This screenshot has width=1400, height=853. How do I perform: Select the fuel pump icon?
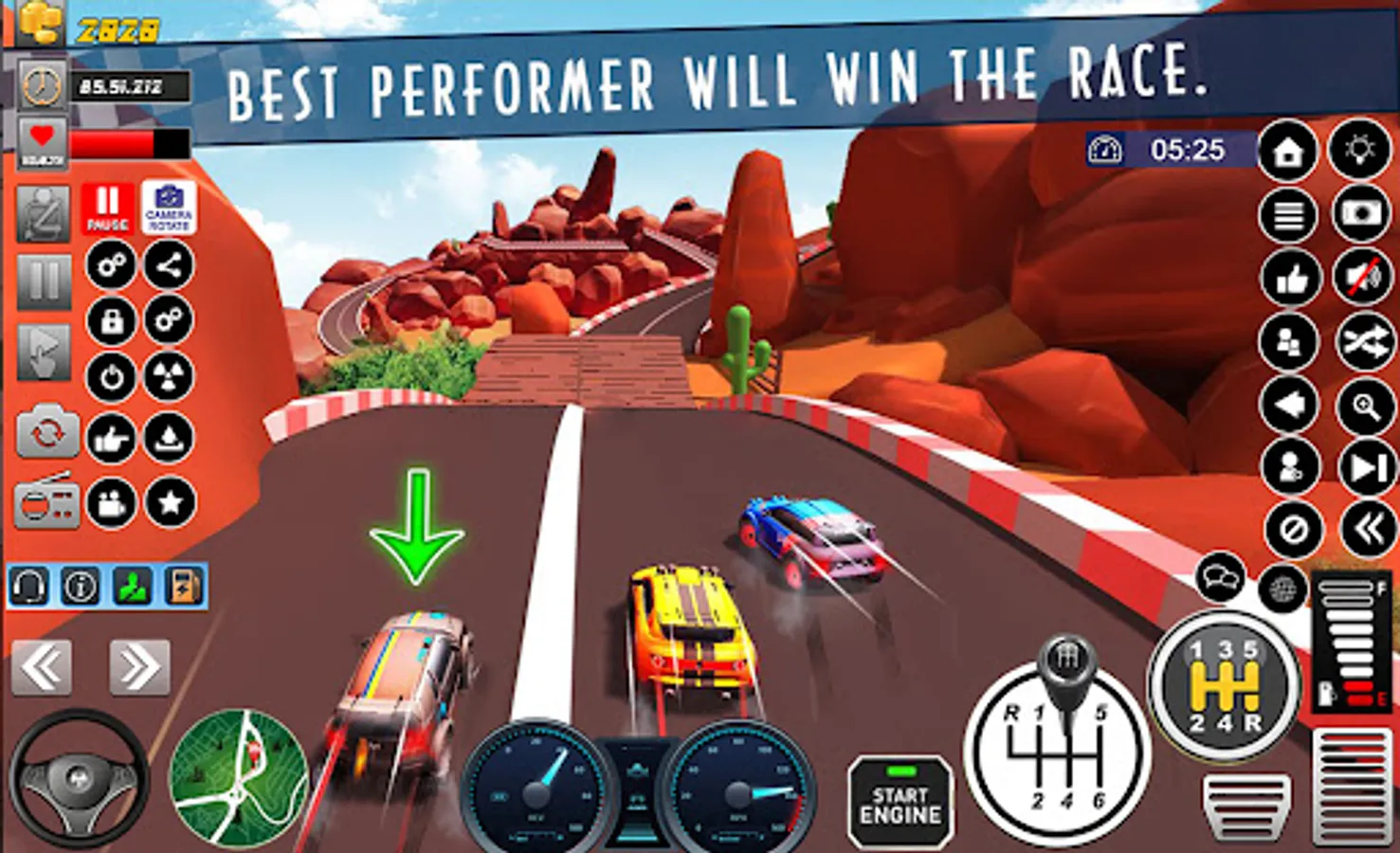click(185, 588)
